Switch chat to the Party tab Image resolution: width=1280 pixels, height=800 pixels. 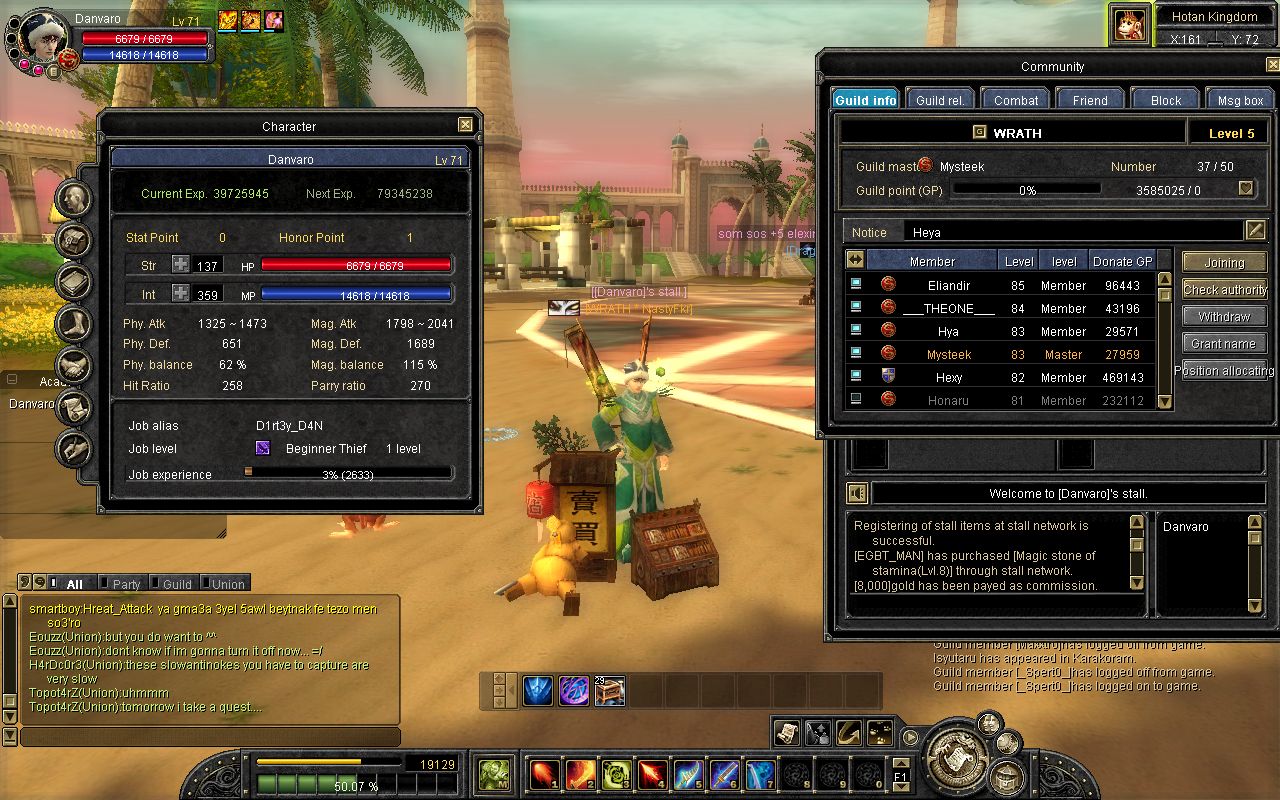[121, 584]
